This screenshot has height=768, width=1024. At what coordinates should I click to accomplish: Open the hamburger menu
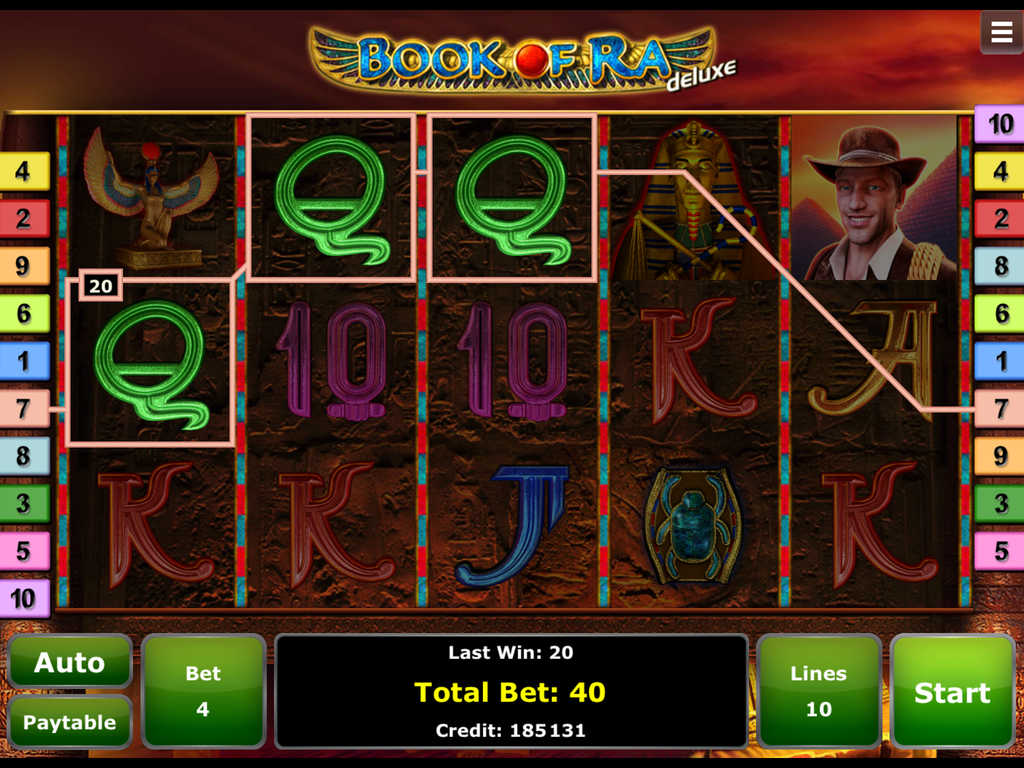tap(1001, 33)
